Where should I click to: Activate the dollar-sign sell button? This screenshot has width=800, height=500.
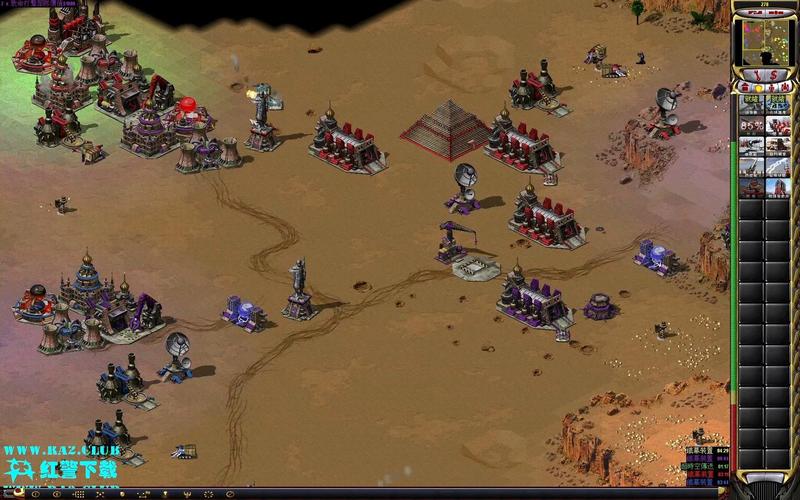tap(773, 75)
